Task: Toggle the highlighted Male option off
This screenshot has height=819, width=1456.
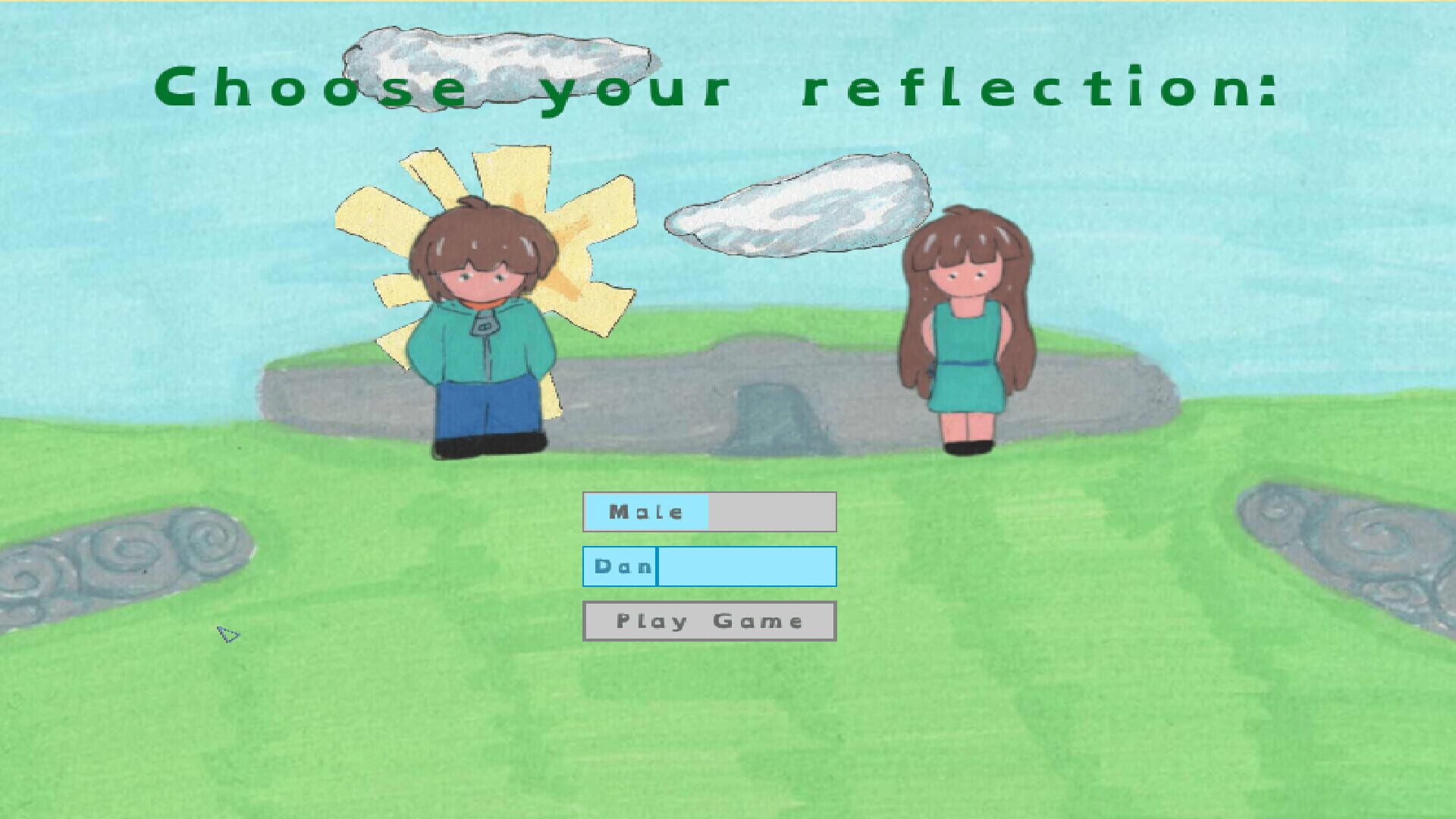Action: [645, 512]
